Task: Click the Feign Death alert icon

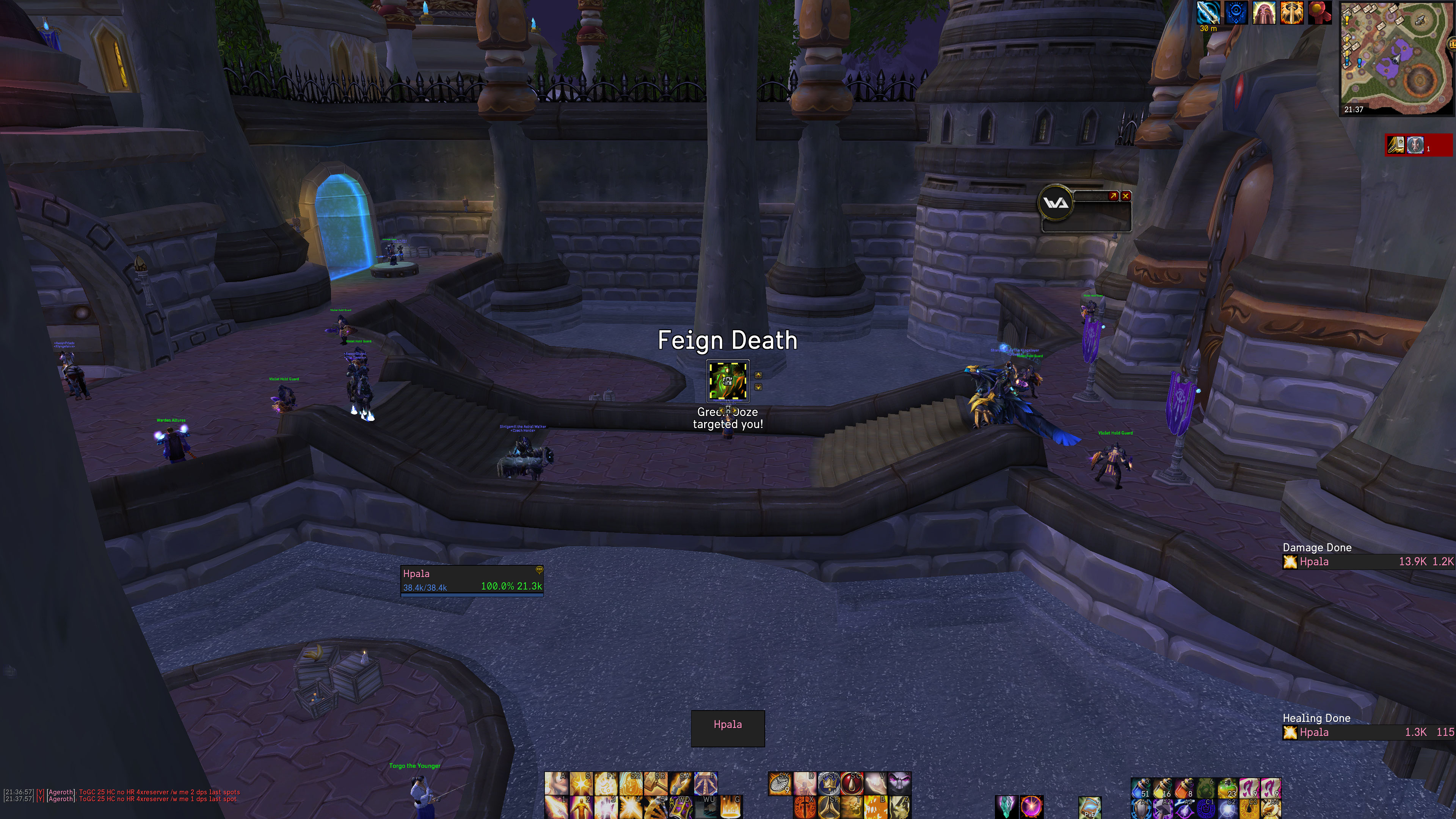Action: pos(728,381)
